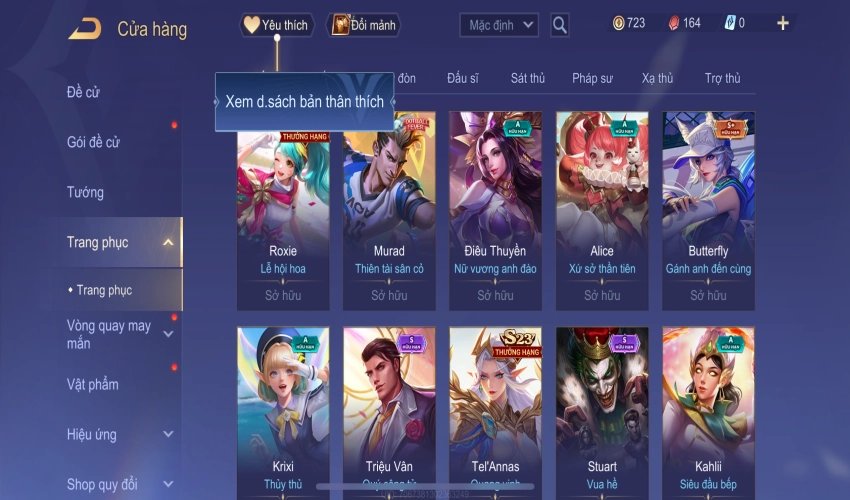Switch to the Sát thủ filter tab

tap(527, 78)
